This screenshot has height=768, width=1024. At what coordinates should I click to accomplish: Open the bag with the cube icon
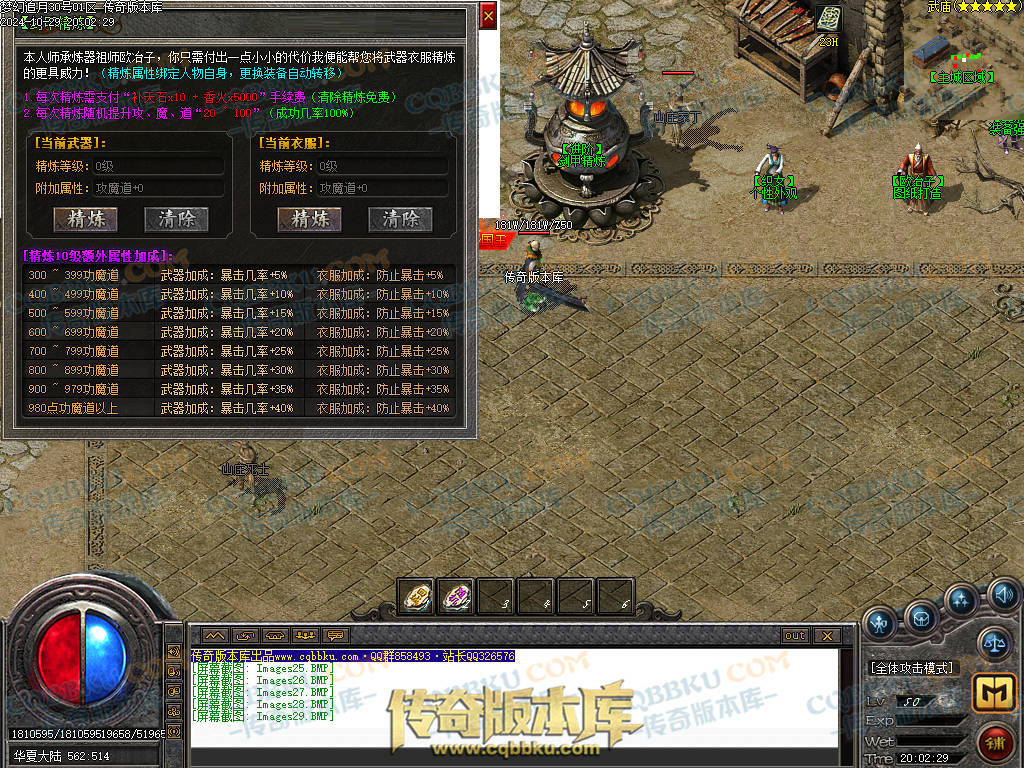point(921,616)
